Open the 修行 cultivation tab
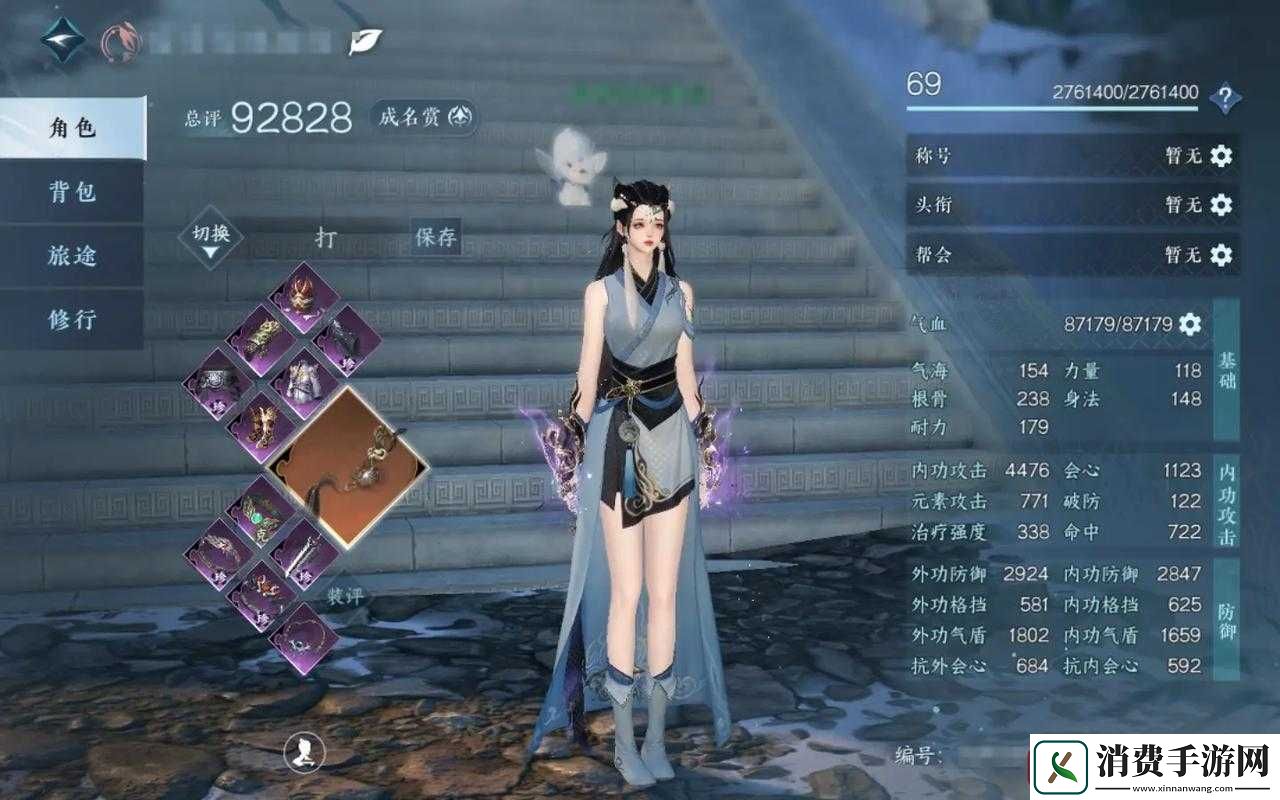 pos(72,320)
